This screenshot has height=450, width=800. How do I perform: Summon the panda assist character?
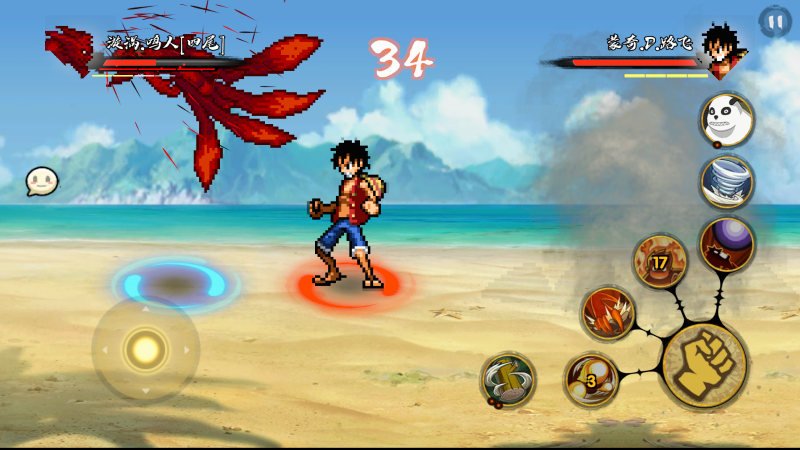[727, 119]
